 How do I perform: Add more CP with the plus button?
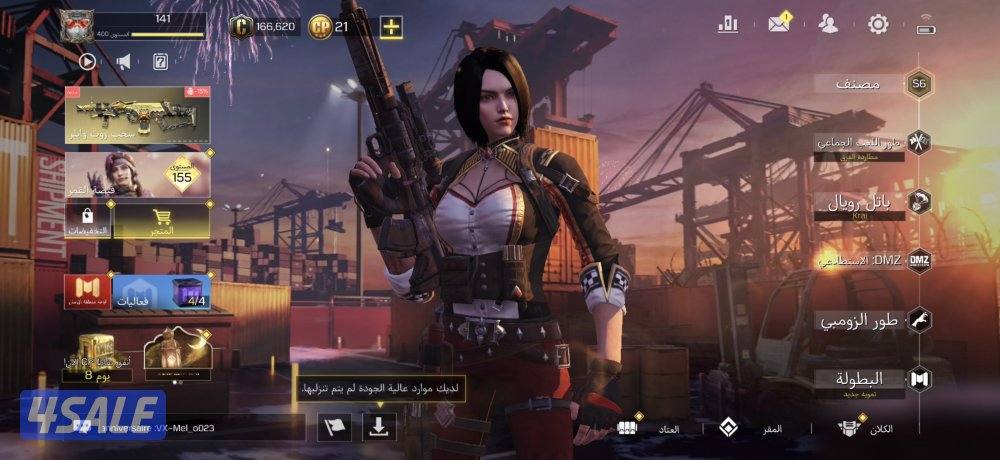392,26
